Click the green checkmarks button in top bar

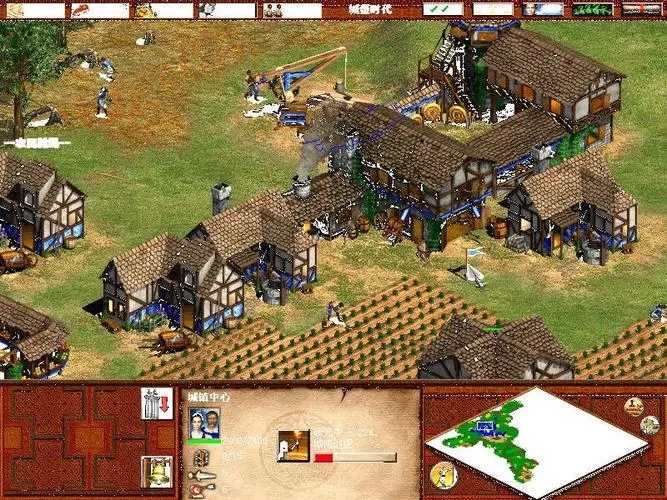[442, 9]
